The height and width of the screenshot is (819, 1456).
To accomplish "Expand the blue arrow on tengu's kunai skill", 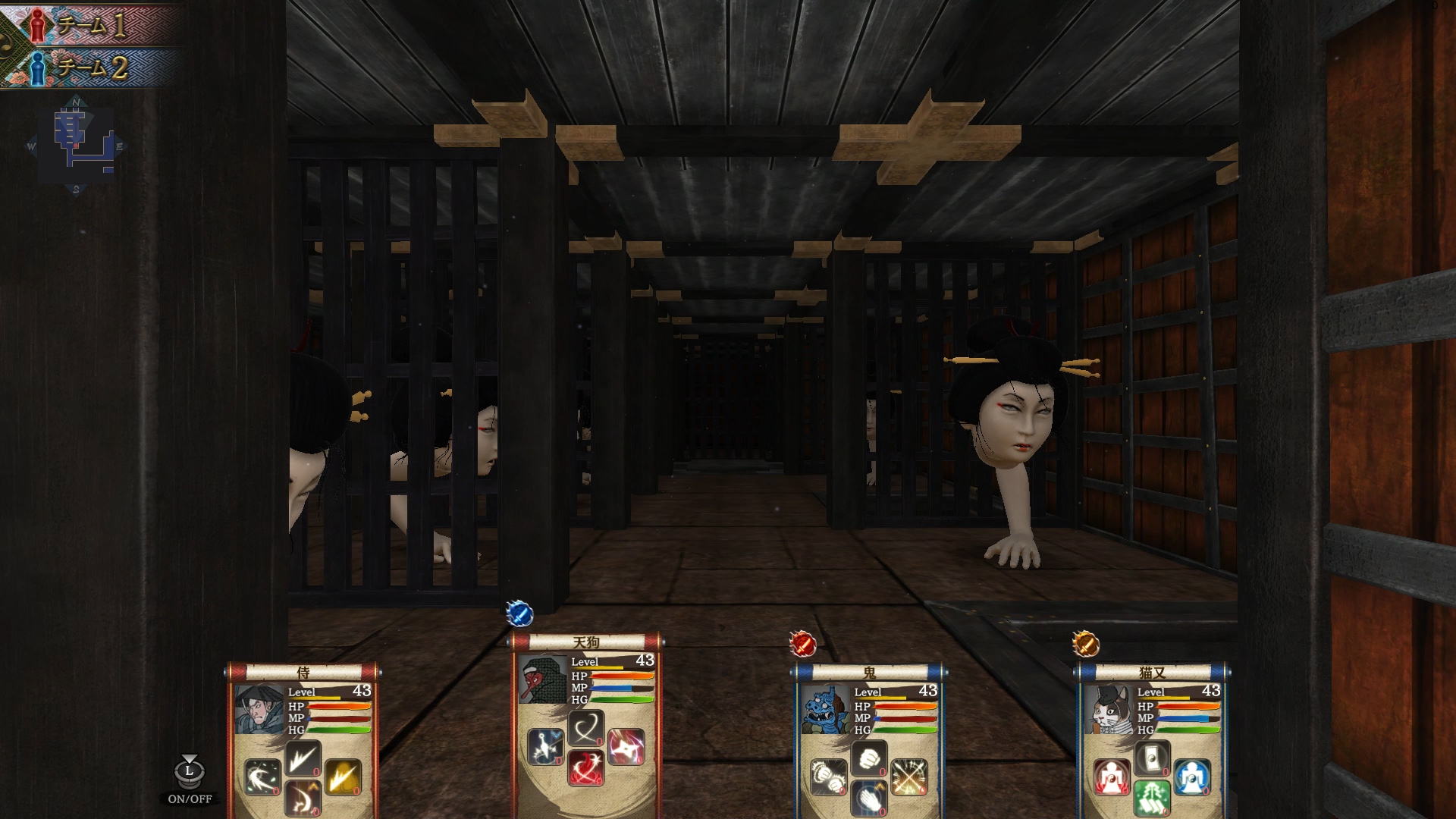I will coord(557,736).
